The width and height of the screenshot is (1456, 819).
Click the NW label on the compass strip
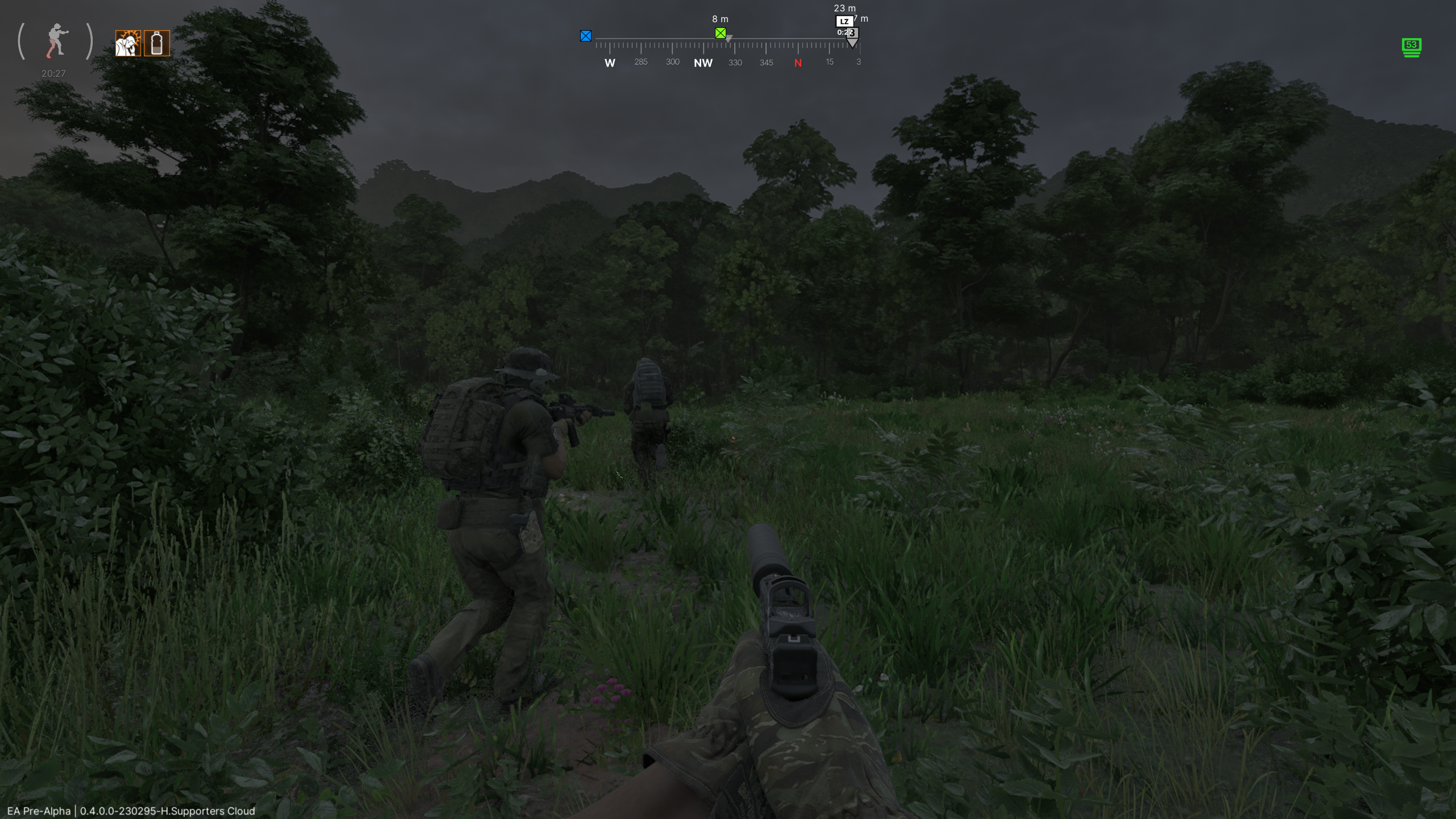coord(702,63)
